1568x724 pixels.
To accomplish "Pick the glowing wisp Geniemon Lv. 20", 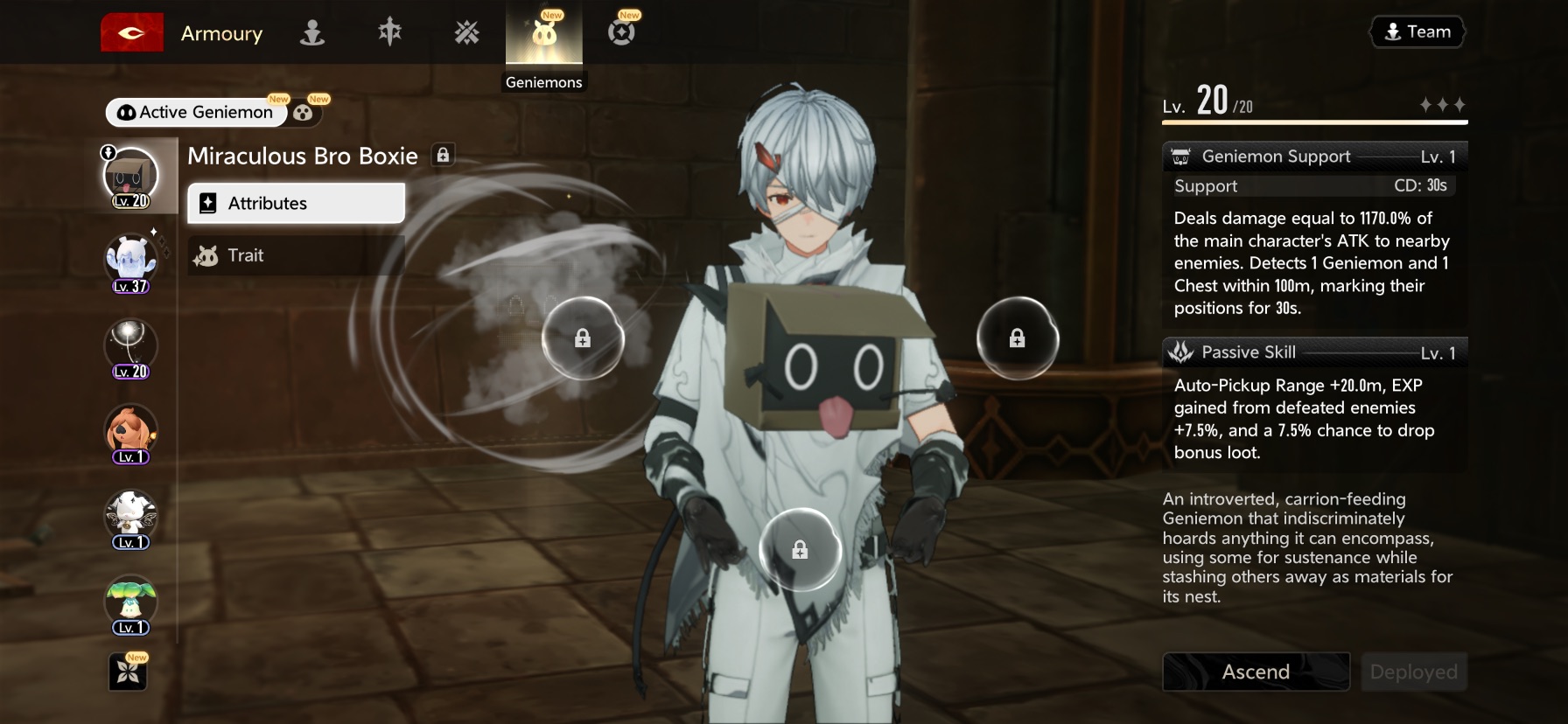I will pos(130,347).
